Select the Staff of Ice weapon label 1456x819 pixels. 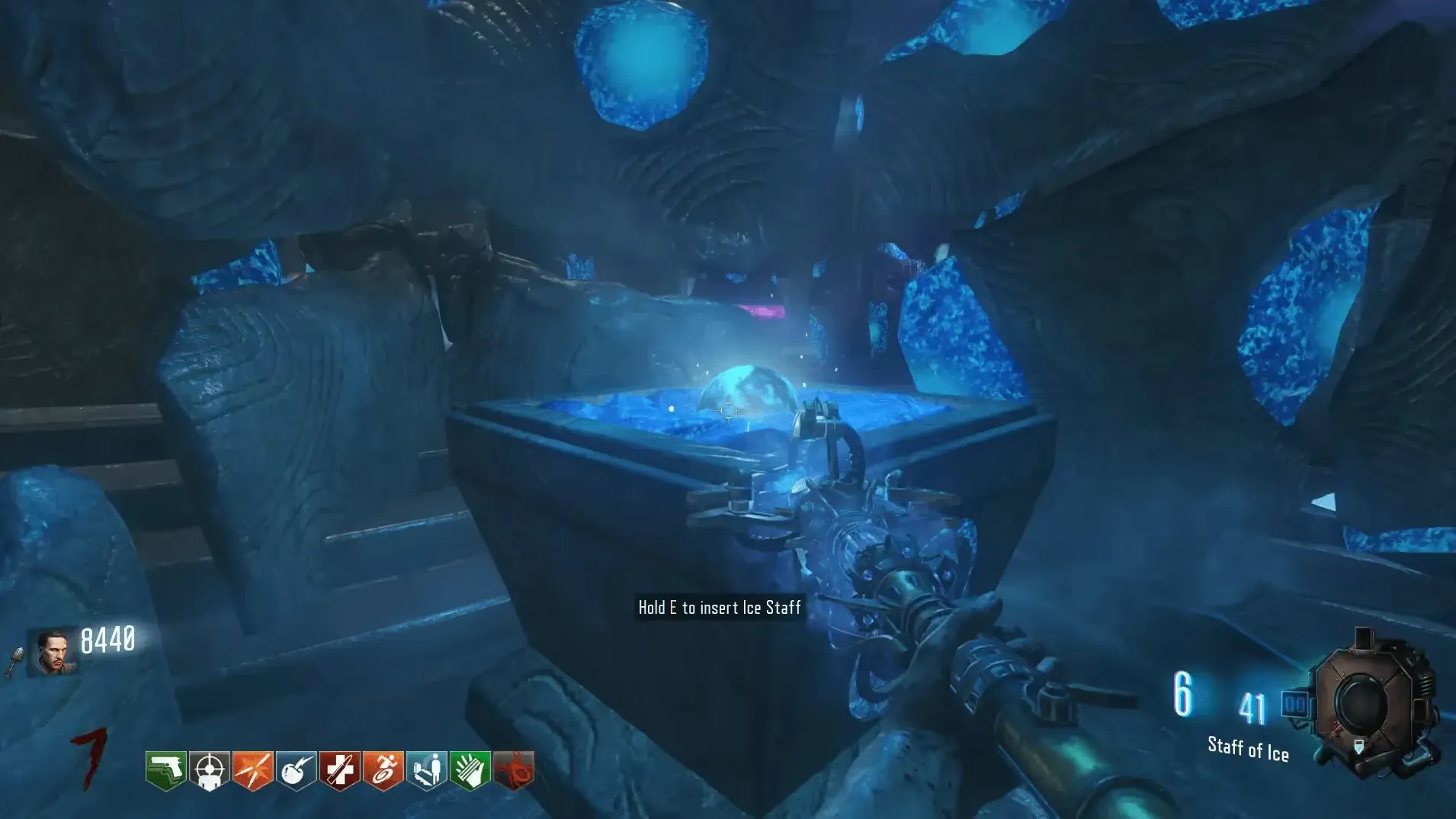pyautogui.click(x=1248, y=748)
